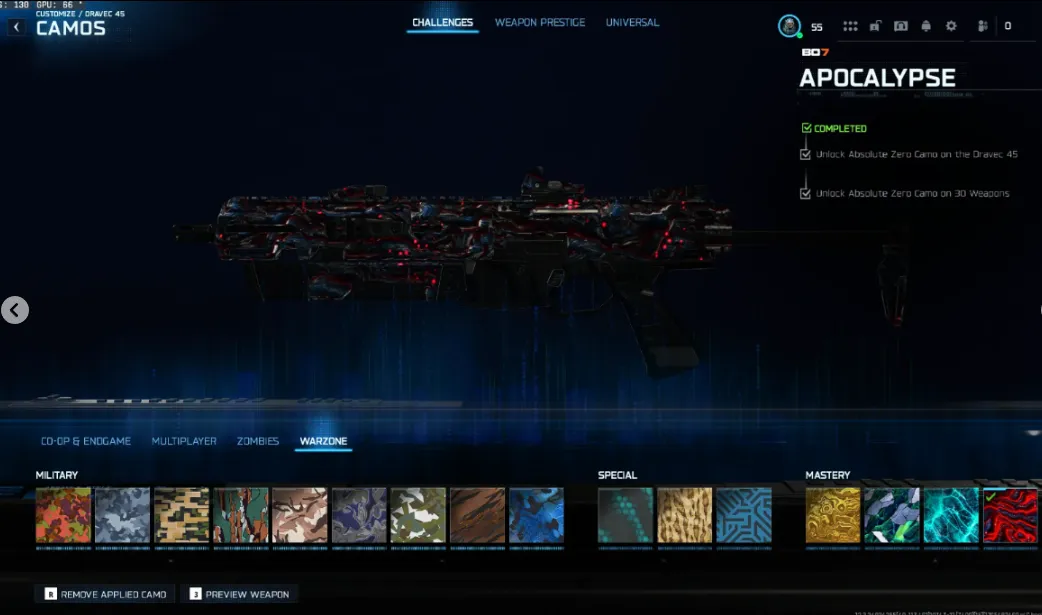Select the blue maze-pattern special camo

[x=743, y=516]
